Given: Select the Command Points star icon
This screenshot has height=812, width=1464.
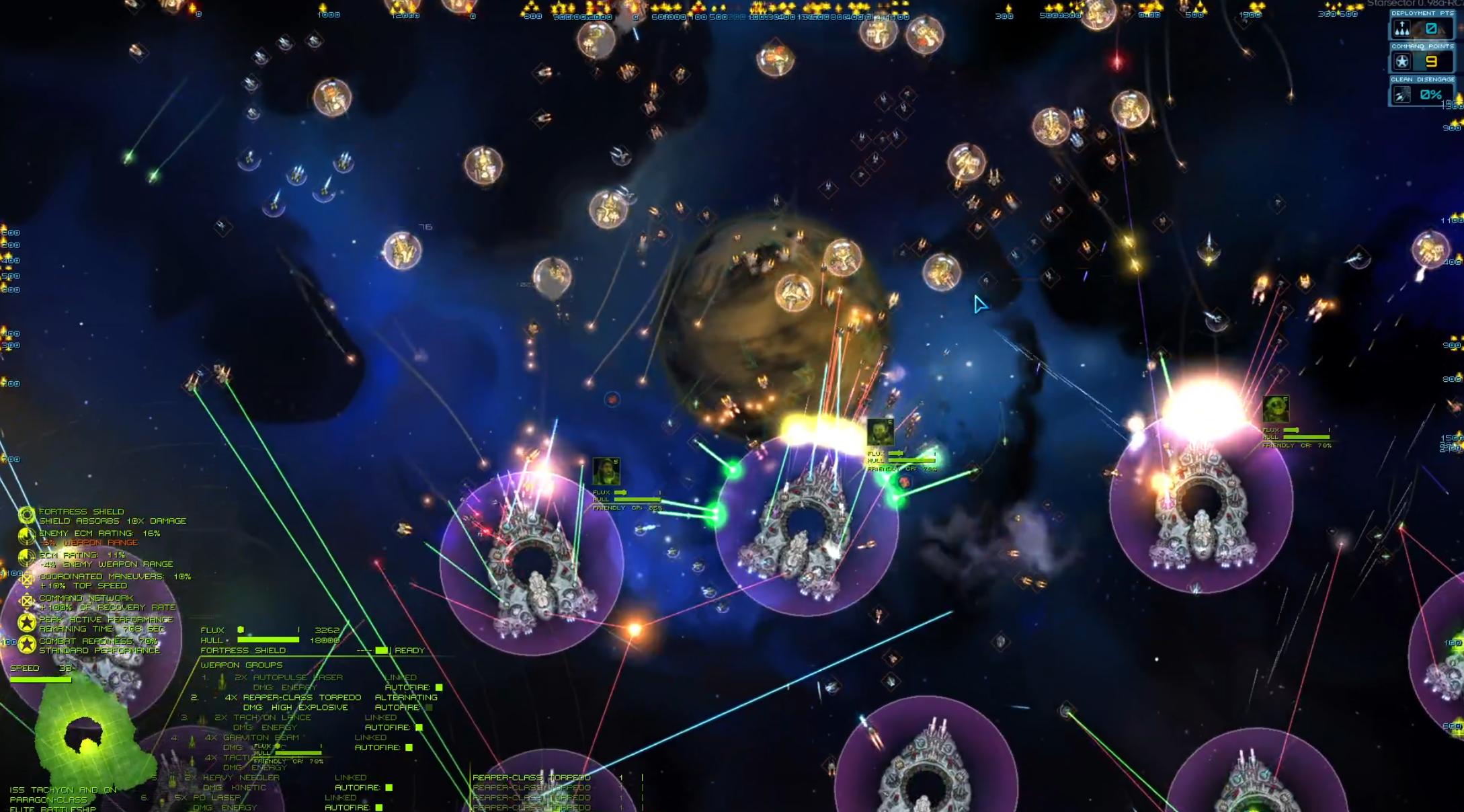Looking at the screenshot, I should 1402,63.
